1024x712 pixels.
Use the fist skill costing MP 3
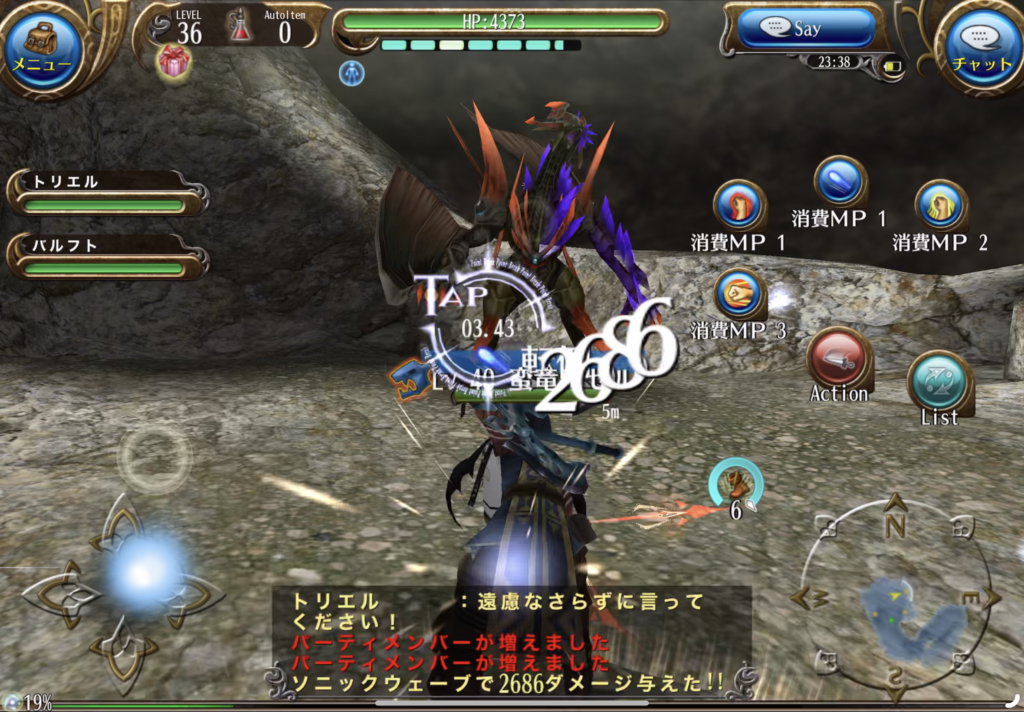click(x=740, y=294)
